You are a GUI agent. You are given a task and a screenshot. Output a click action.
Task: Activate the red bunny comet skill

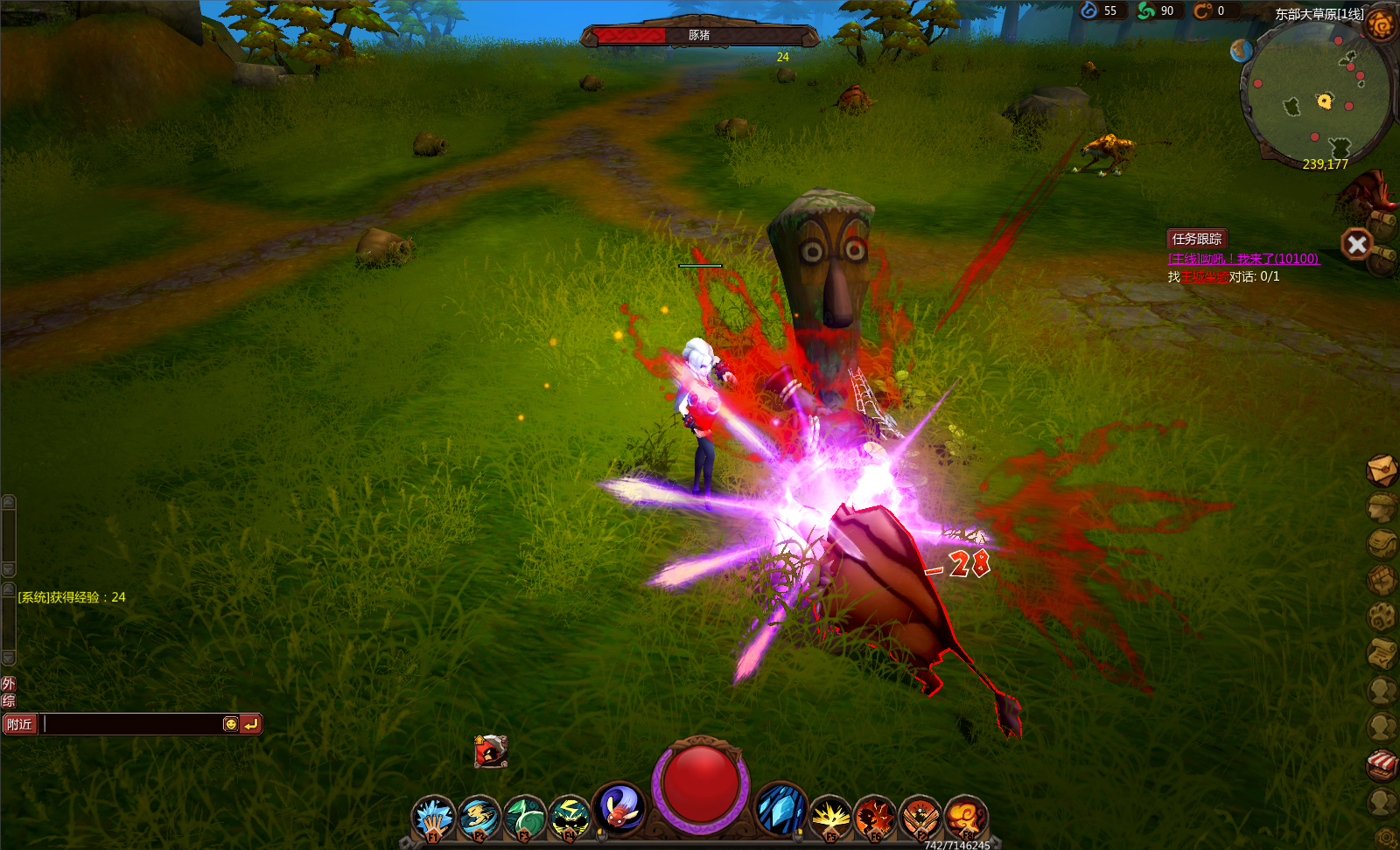(619, 807)
